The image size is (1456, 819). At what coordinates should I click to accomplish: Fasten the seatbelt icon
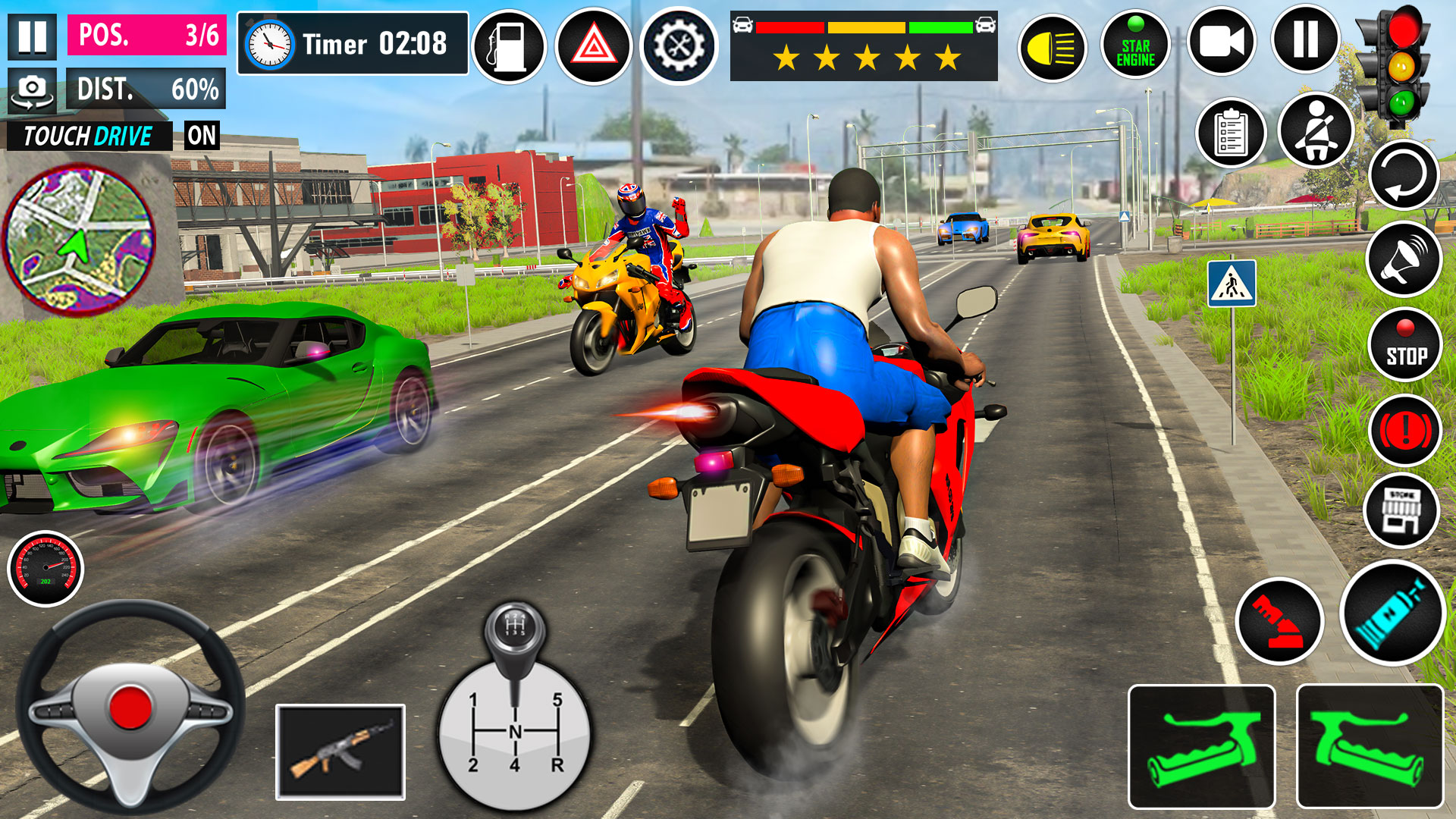[x=1316, y=131]
